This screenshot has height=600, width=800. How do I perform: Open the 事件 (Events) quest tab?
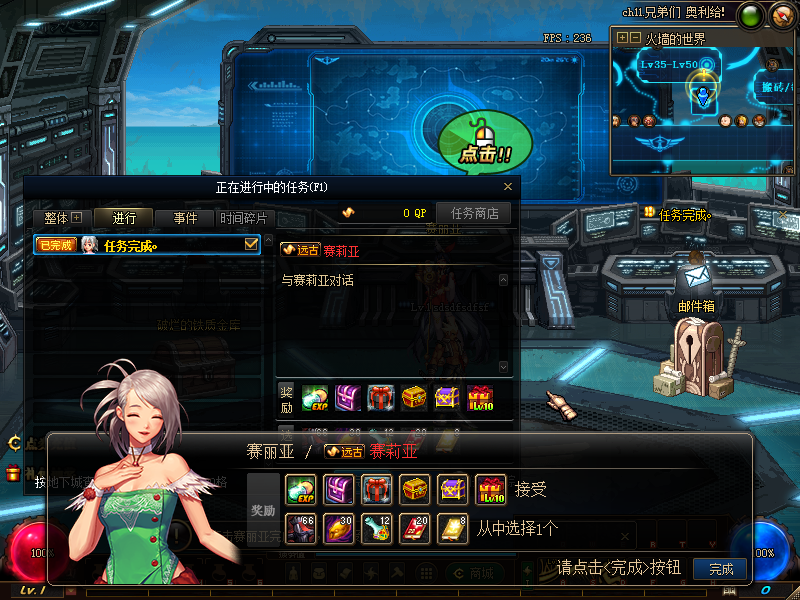[185, 218]
